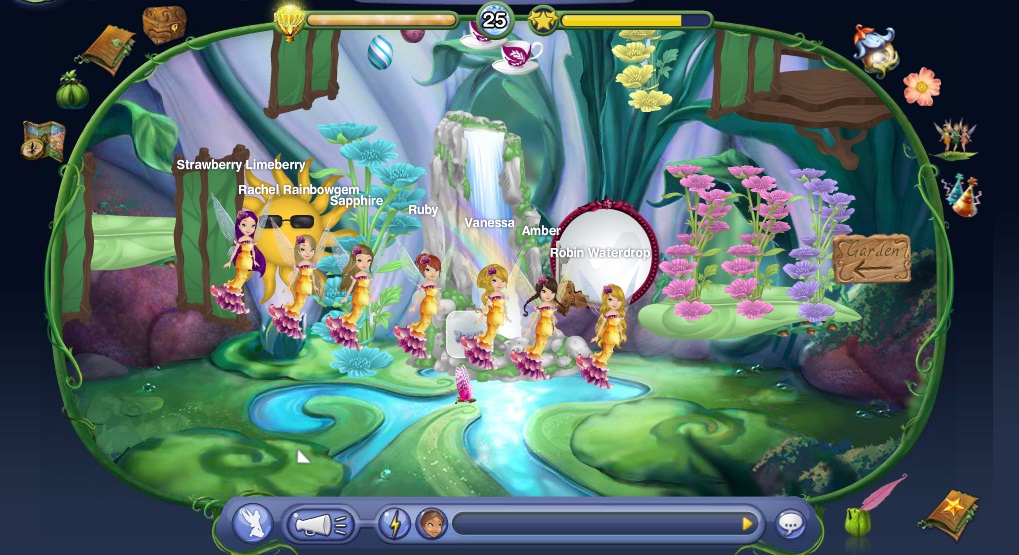The height and width of the screenshot is (555, 1019).
Task: Click the party hats icon
Action: point(961,195)
